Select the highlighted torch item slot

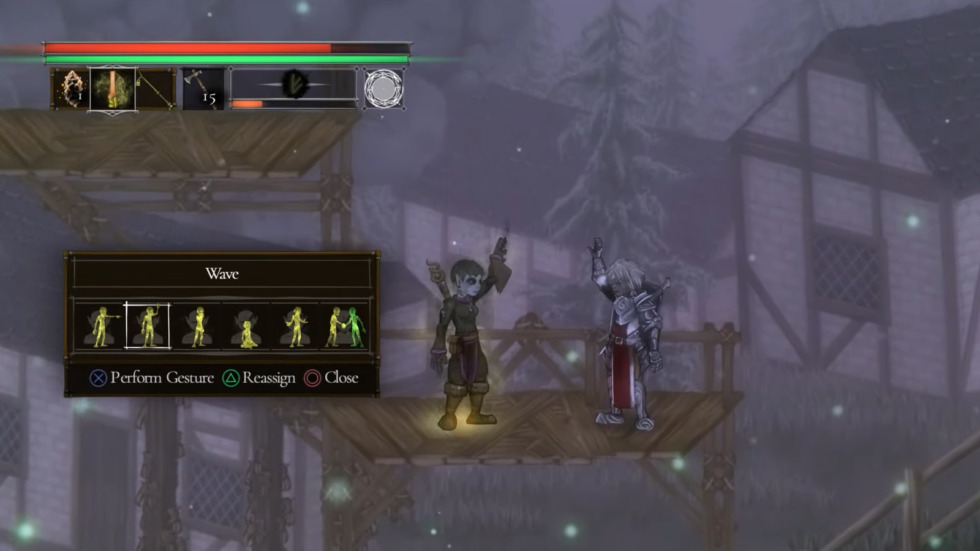[112, 88]
